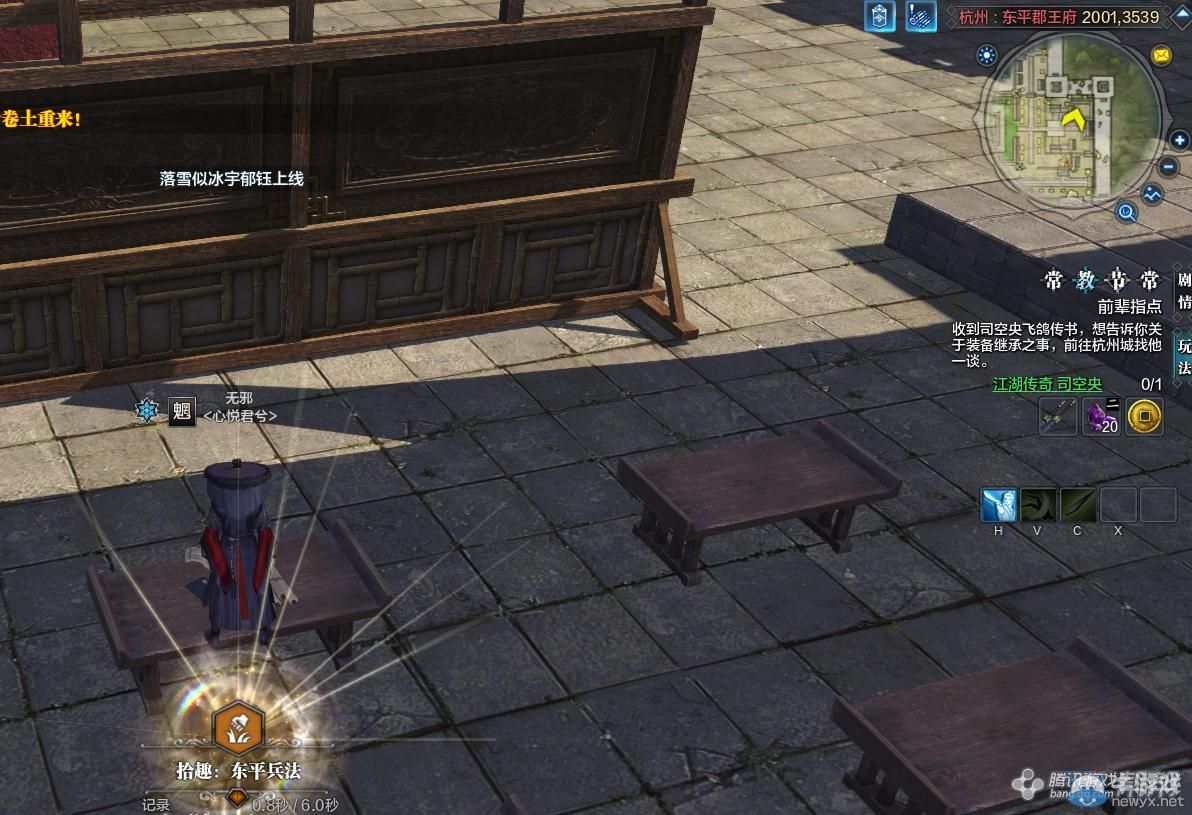
Task: Zoom in the minimap with plus button
Action: tap(1179, 140)
